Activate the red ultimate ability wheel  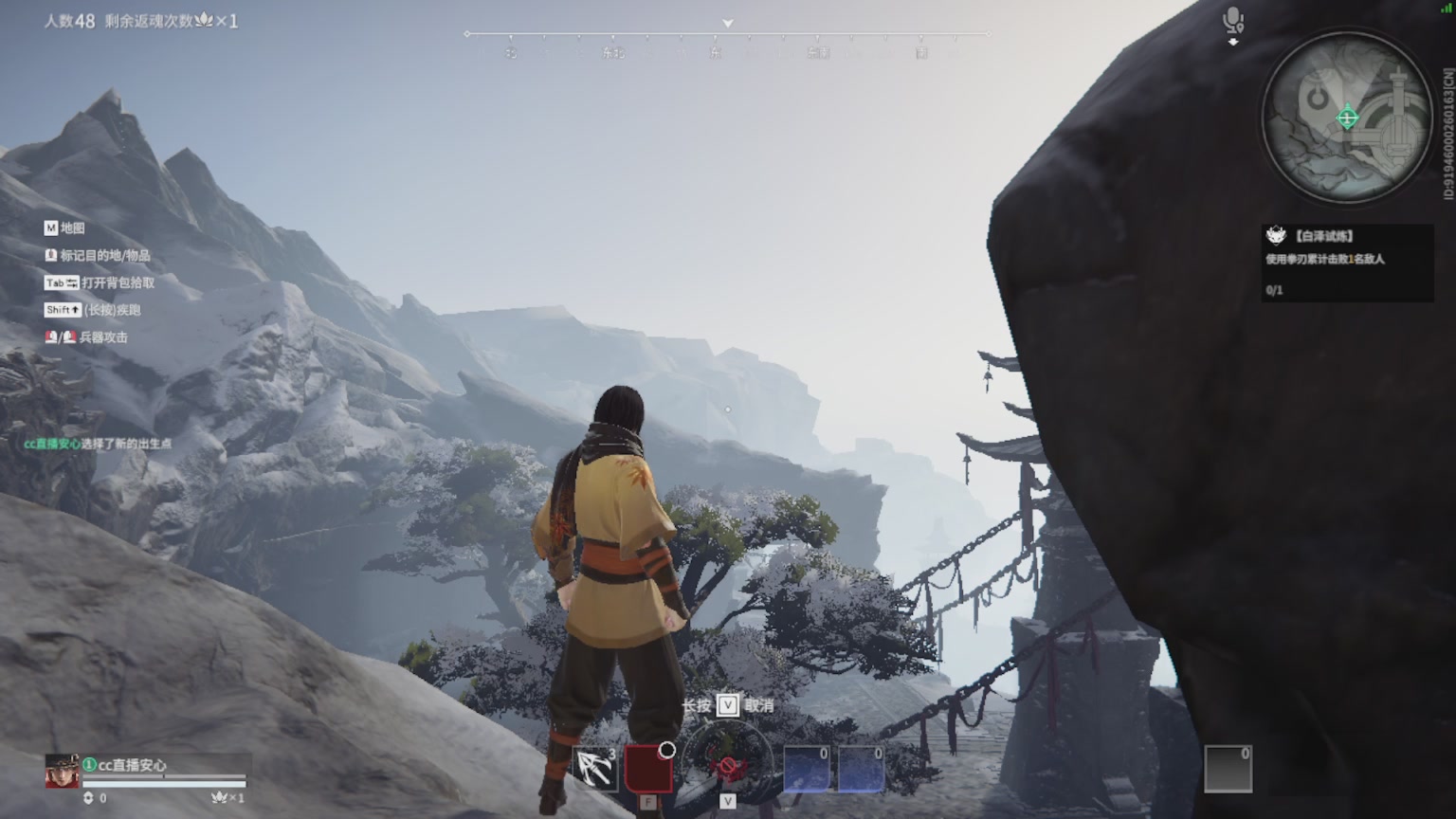(x=727, y=764)
